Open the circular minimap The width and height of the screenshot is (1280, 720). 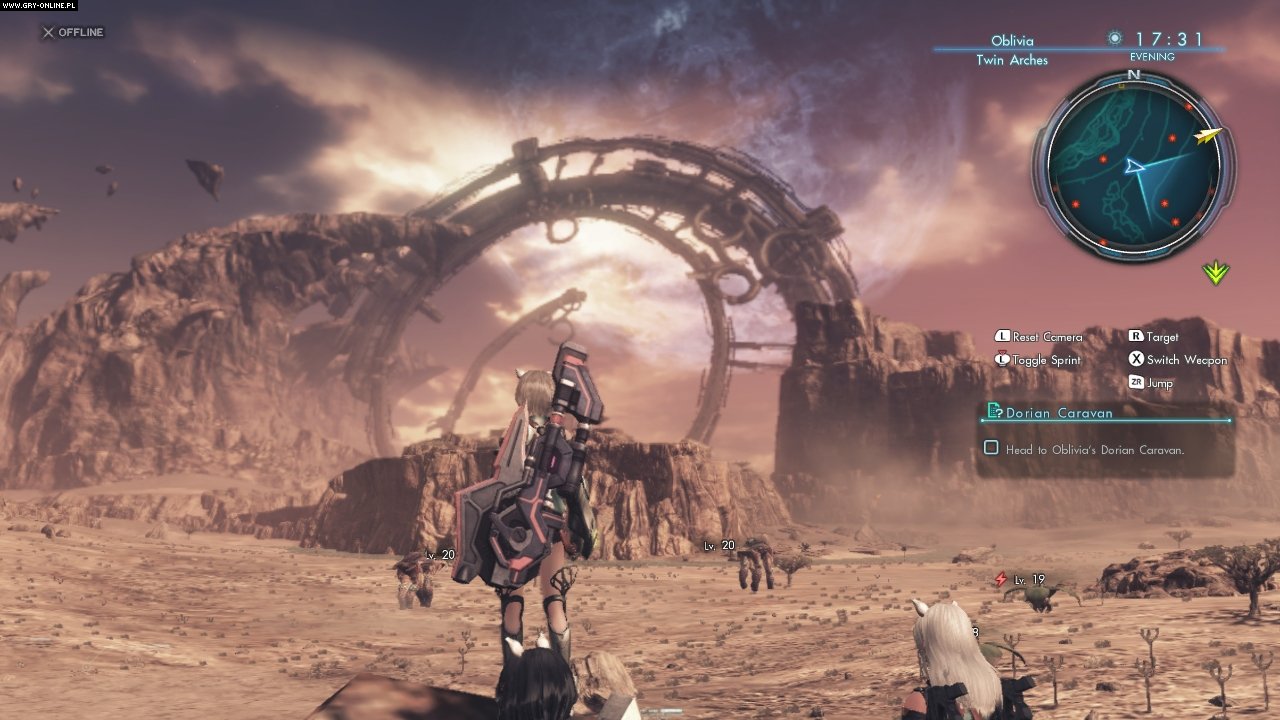pos(1134,166)
